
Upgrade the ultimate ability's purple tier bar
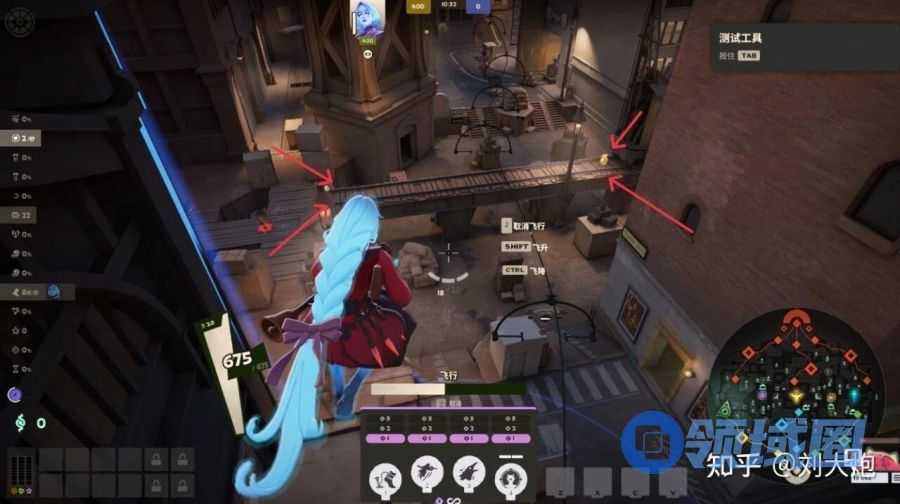point(511,437)
